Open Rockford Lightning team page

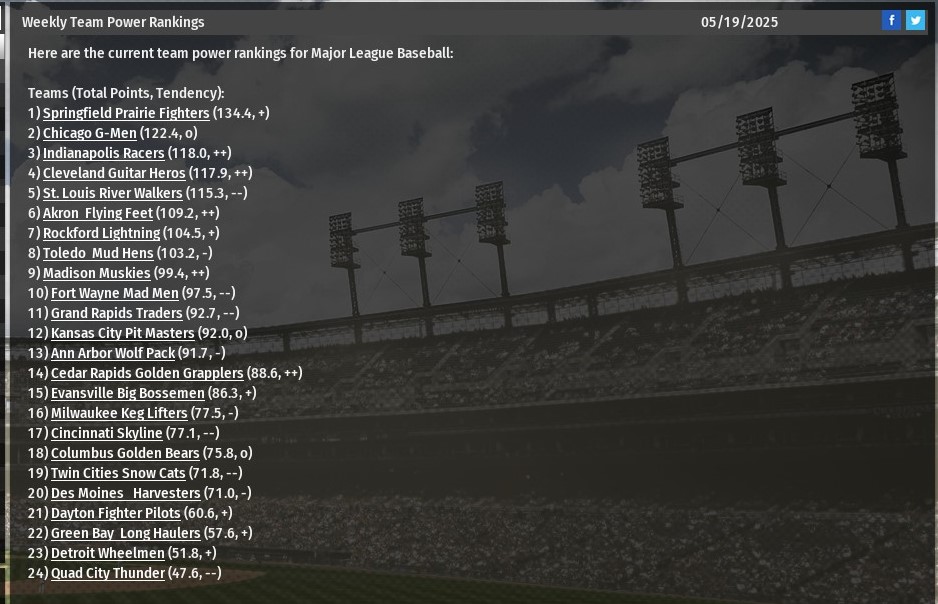click(x=101, y=233)
